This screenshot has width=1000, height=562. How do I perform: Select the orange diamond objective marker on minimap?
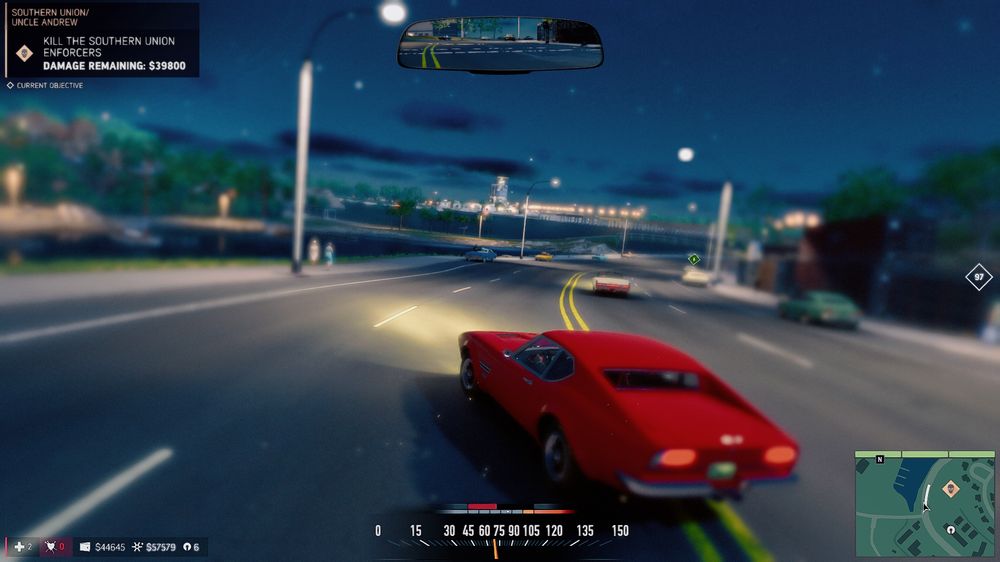click(x=950, y=489)
